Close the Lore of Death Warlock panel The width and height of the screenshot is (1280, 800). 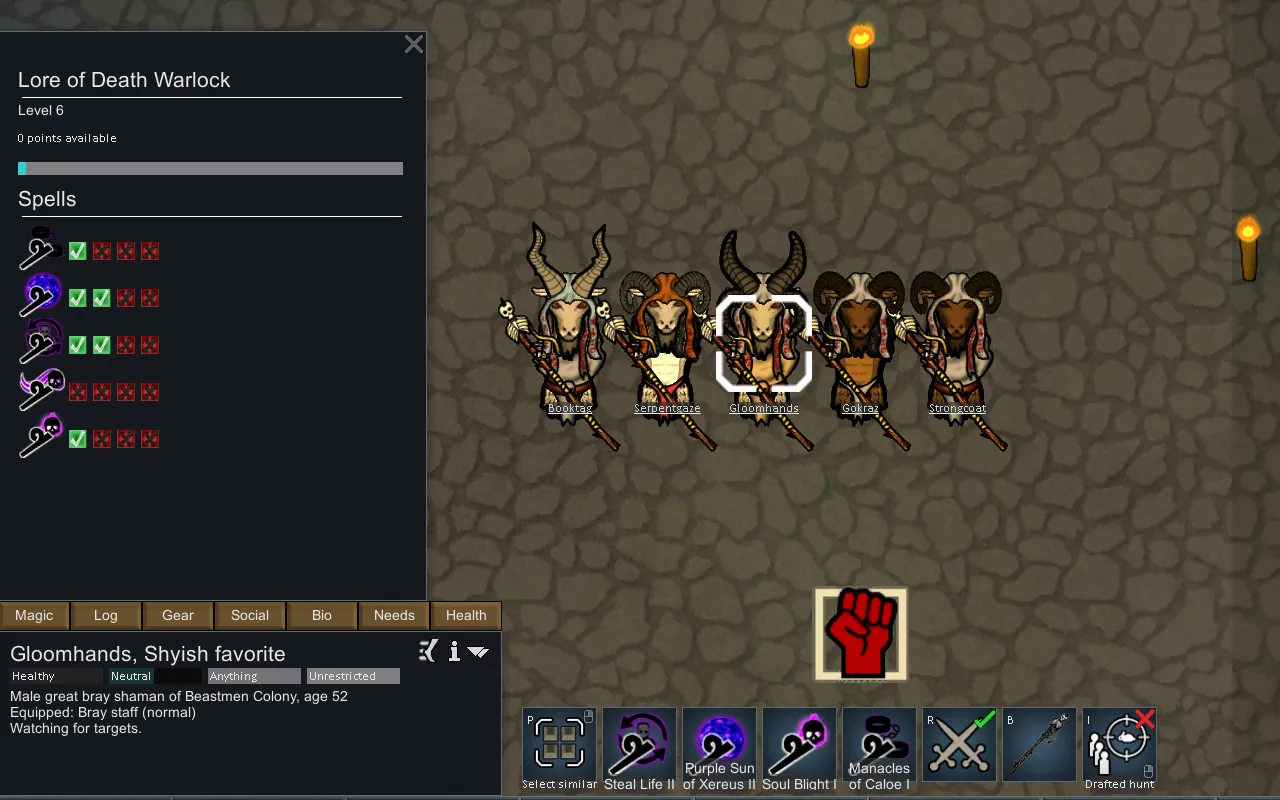(413, 44)
